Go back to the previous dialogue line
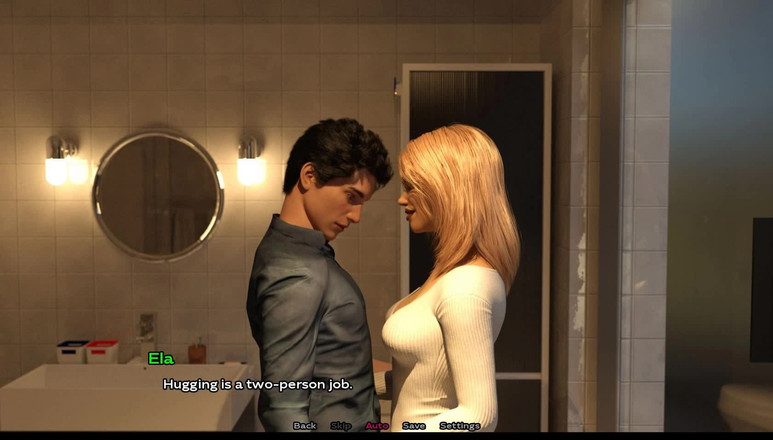 305,426
